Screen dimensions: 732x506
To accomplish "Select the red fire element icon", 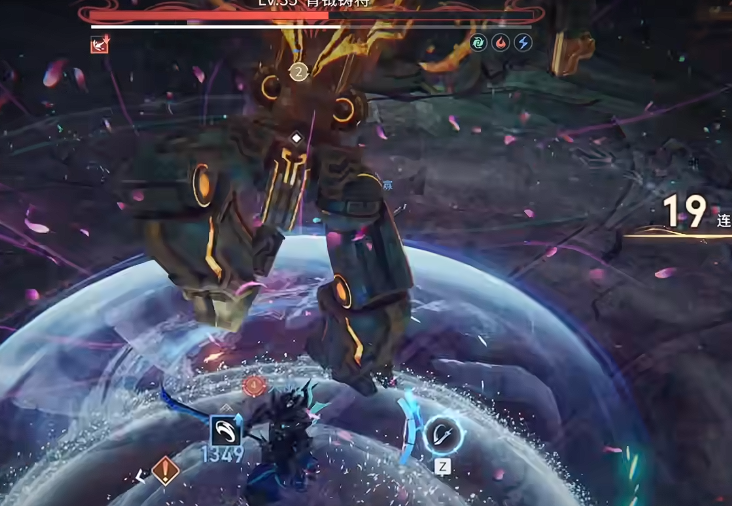I will click(x=501, y=43).
